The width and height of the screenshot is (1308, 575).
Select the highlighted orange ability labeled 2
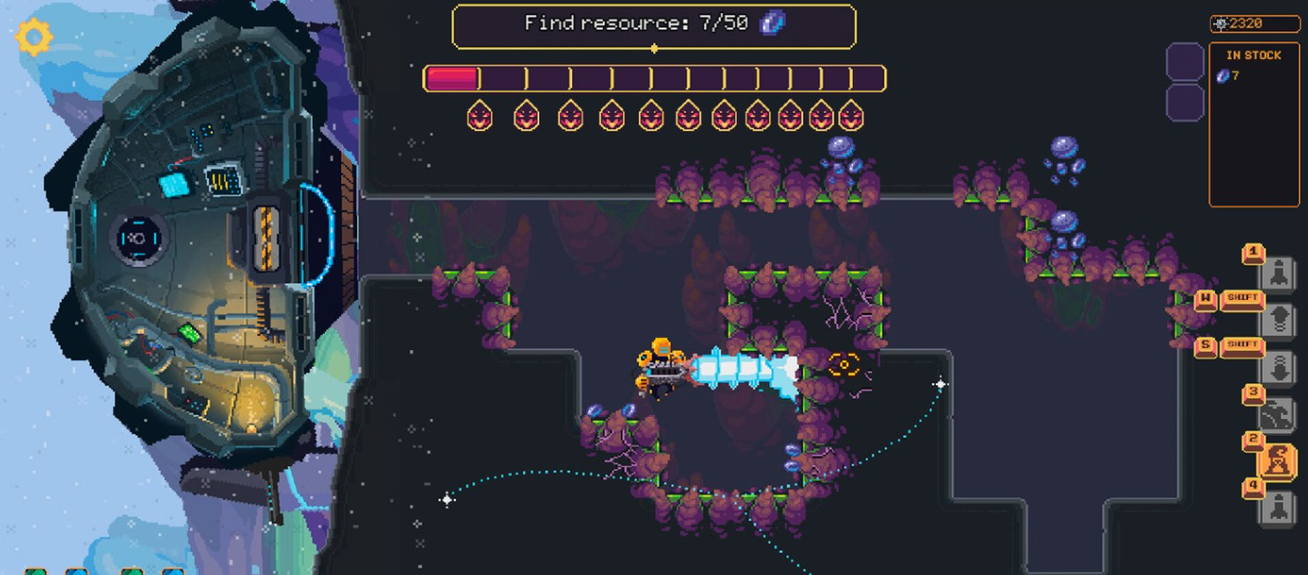(x=1277, y=461)
